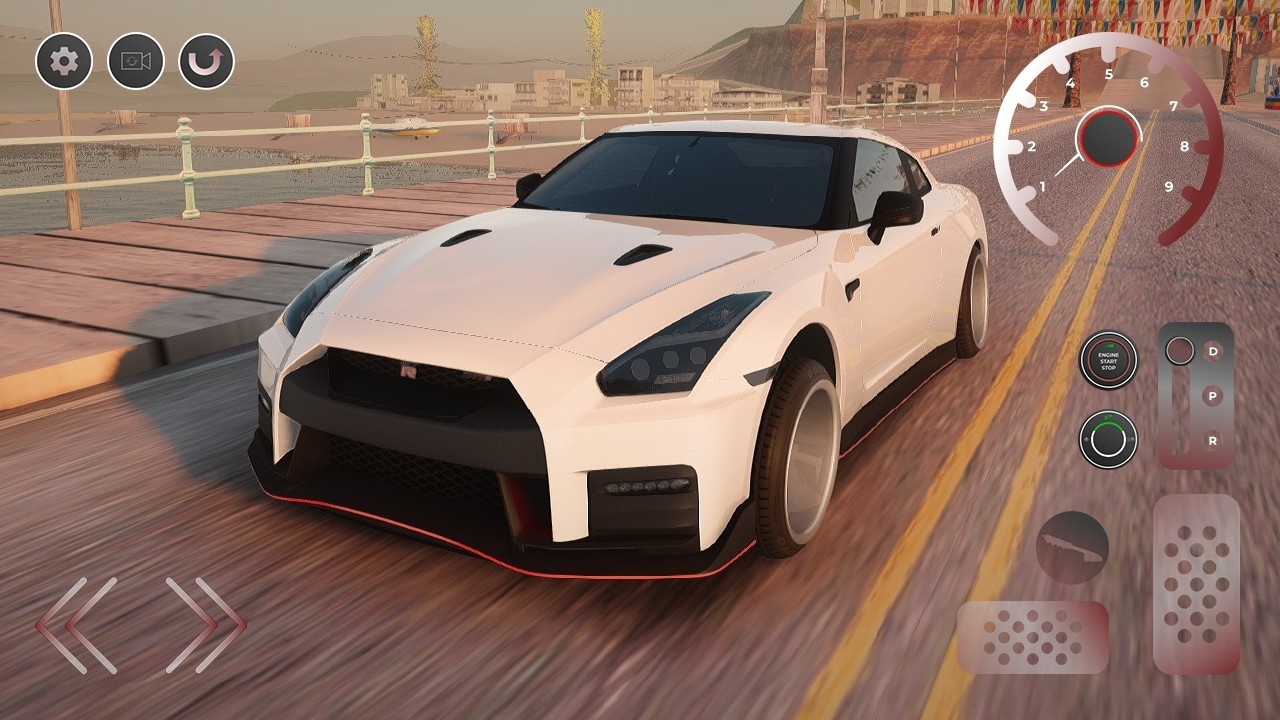Toggle the gear knob at the D position
The width and height of the screenshot is (1280, 720).
[x=1182, y=349]
